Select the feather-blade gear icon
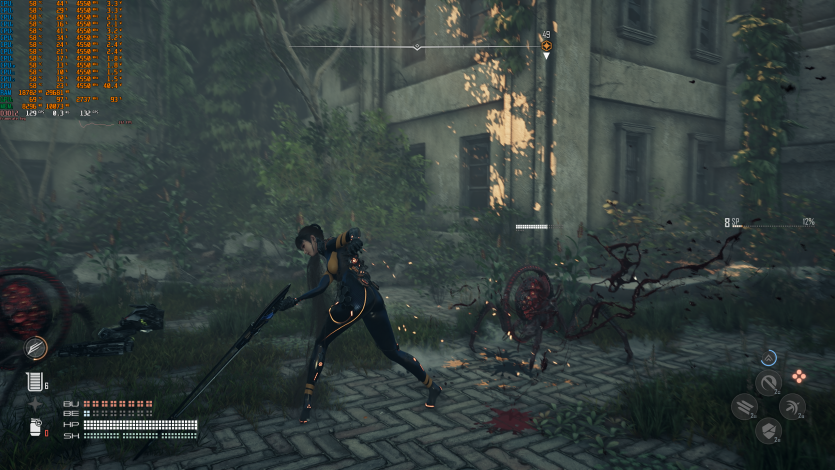The height and width of the screenshot is (470, 835). (x=36, y=347)
